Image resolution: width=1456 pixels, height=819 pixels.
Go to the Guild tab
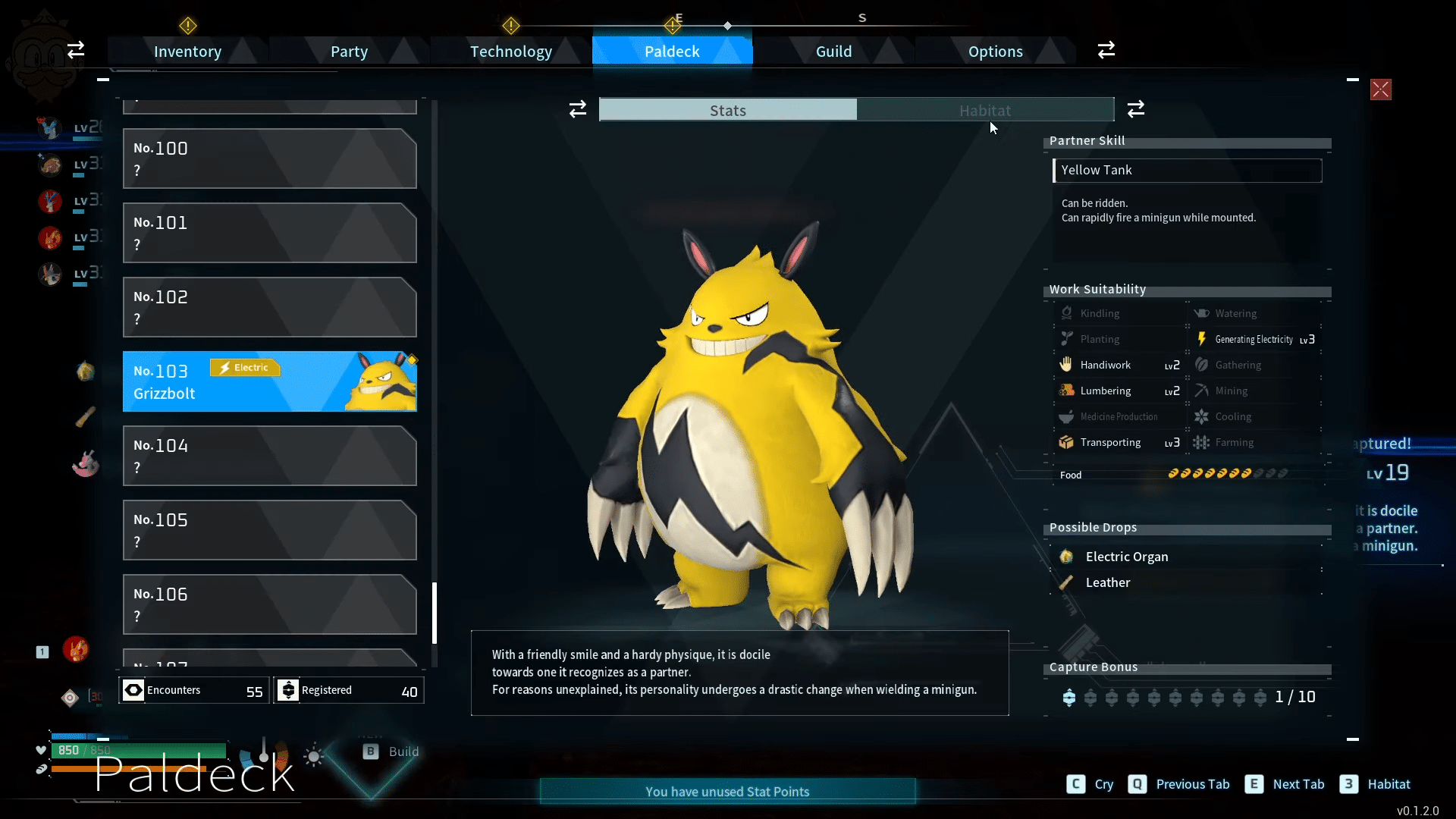click(833, 52)
